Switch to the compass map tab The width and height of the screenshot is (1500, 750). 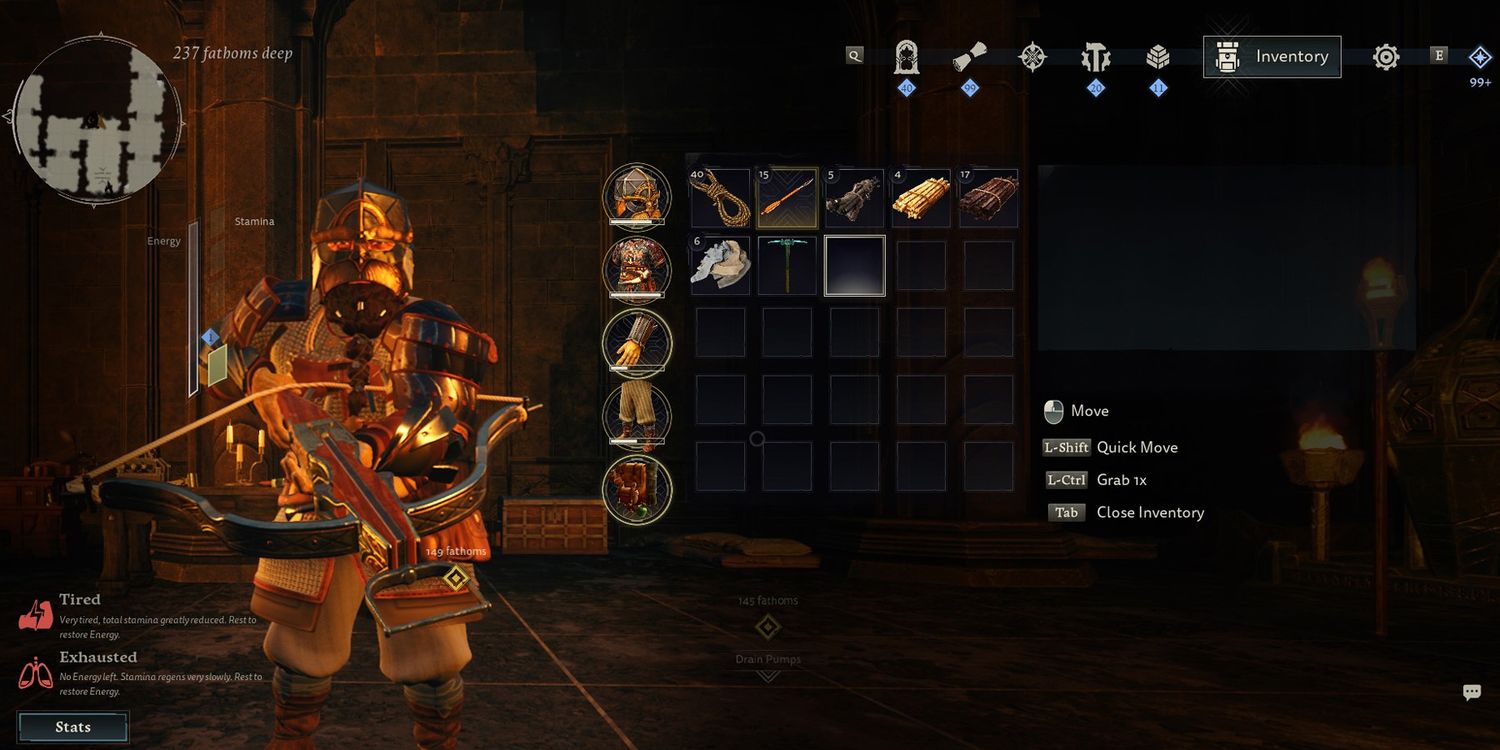(1032, 57)
